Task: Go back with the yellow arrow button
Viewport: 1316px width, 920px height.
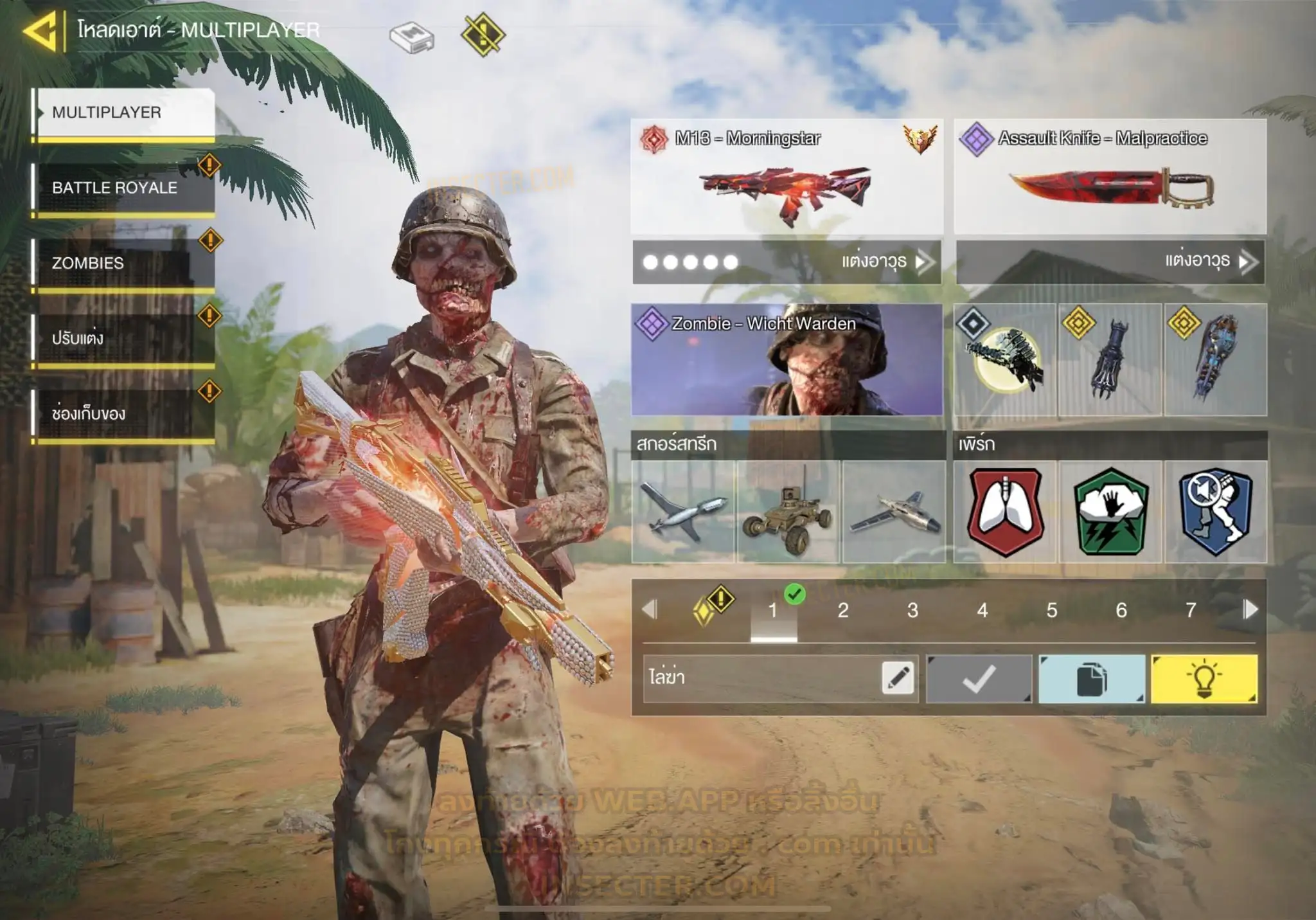Action: pyautogui.click(x=41, y=30)
